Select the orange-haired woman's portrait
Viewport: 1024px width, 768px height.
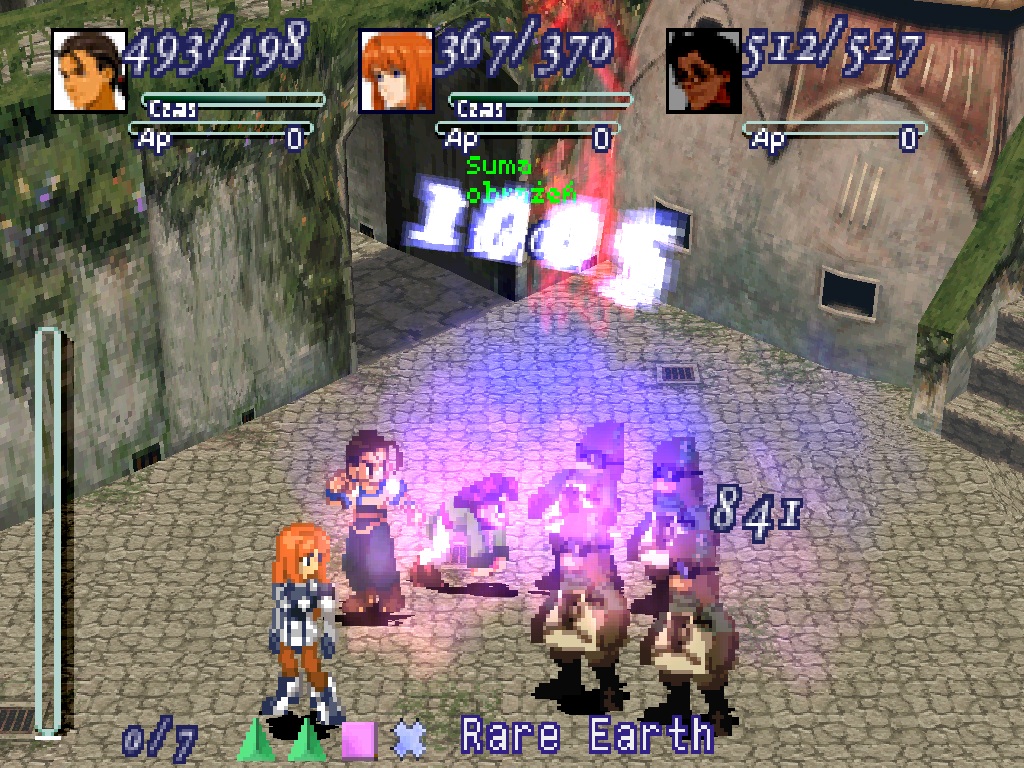coord(396,70)
